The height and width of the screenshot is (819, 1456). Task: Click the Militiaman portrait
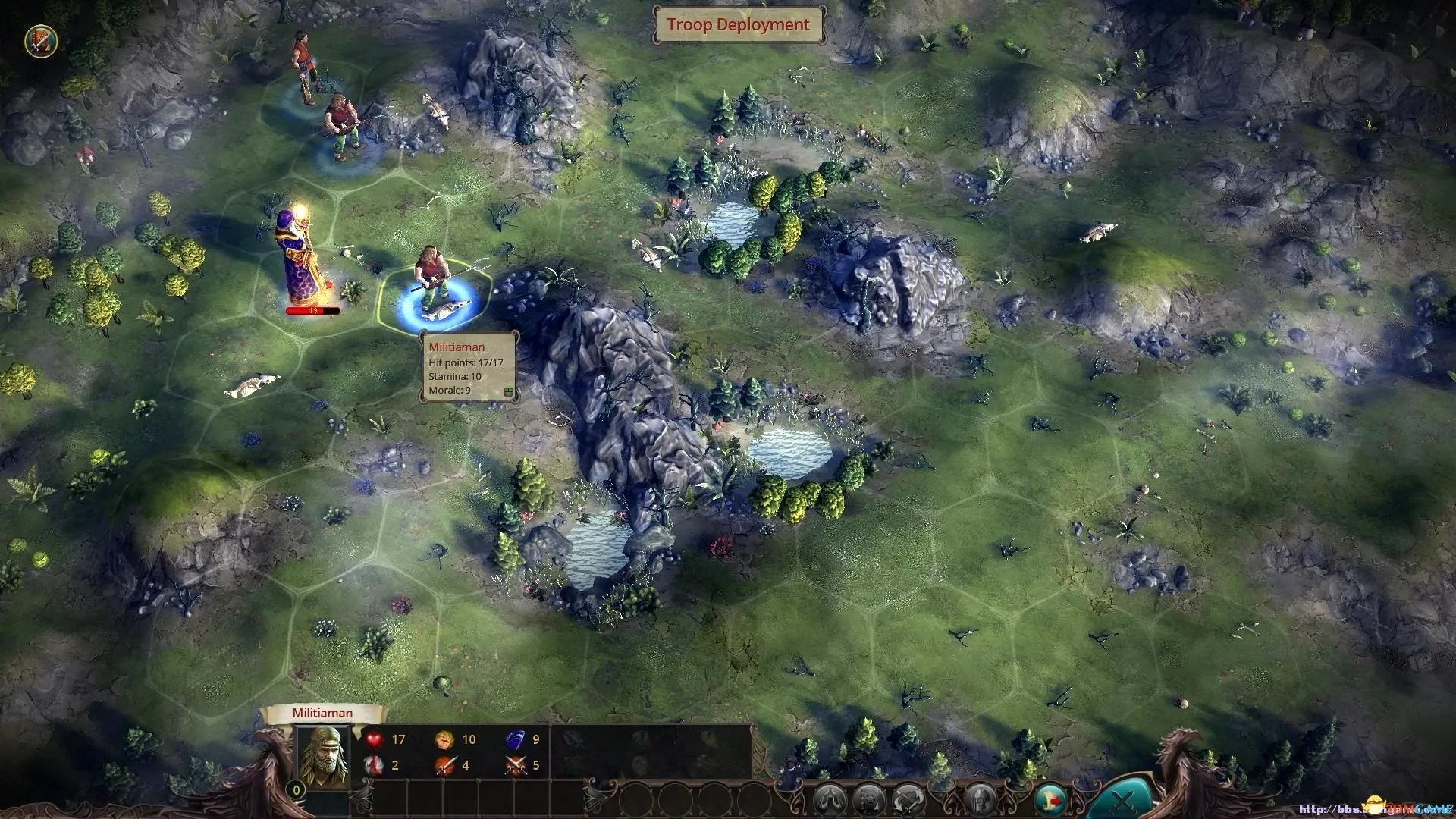tap(324, 755)
